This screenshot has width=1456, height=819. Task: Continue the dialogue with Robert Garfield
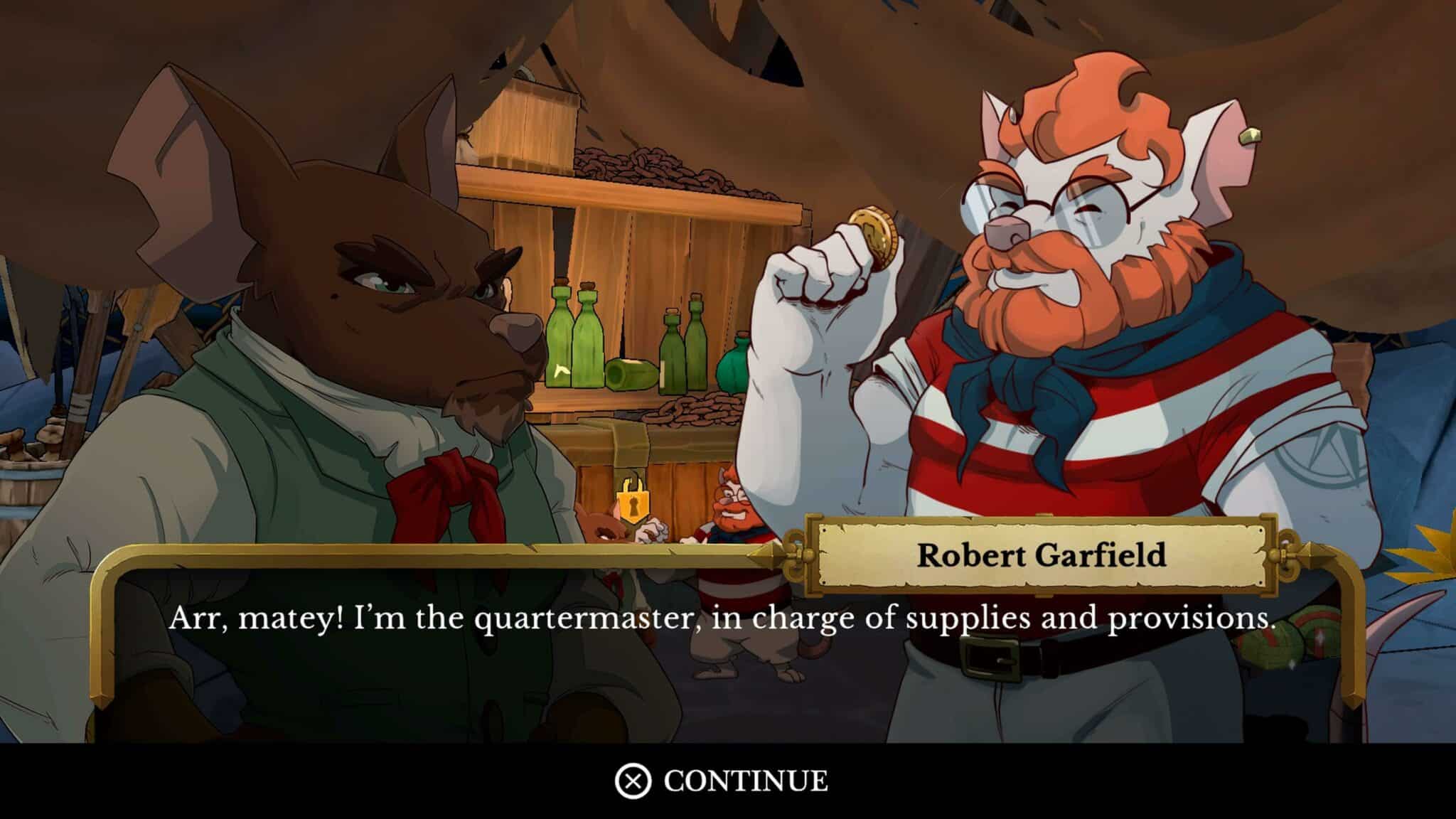click(722, 781)
